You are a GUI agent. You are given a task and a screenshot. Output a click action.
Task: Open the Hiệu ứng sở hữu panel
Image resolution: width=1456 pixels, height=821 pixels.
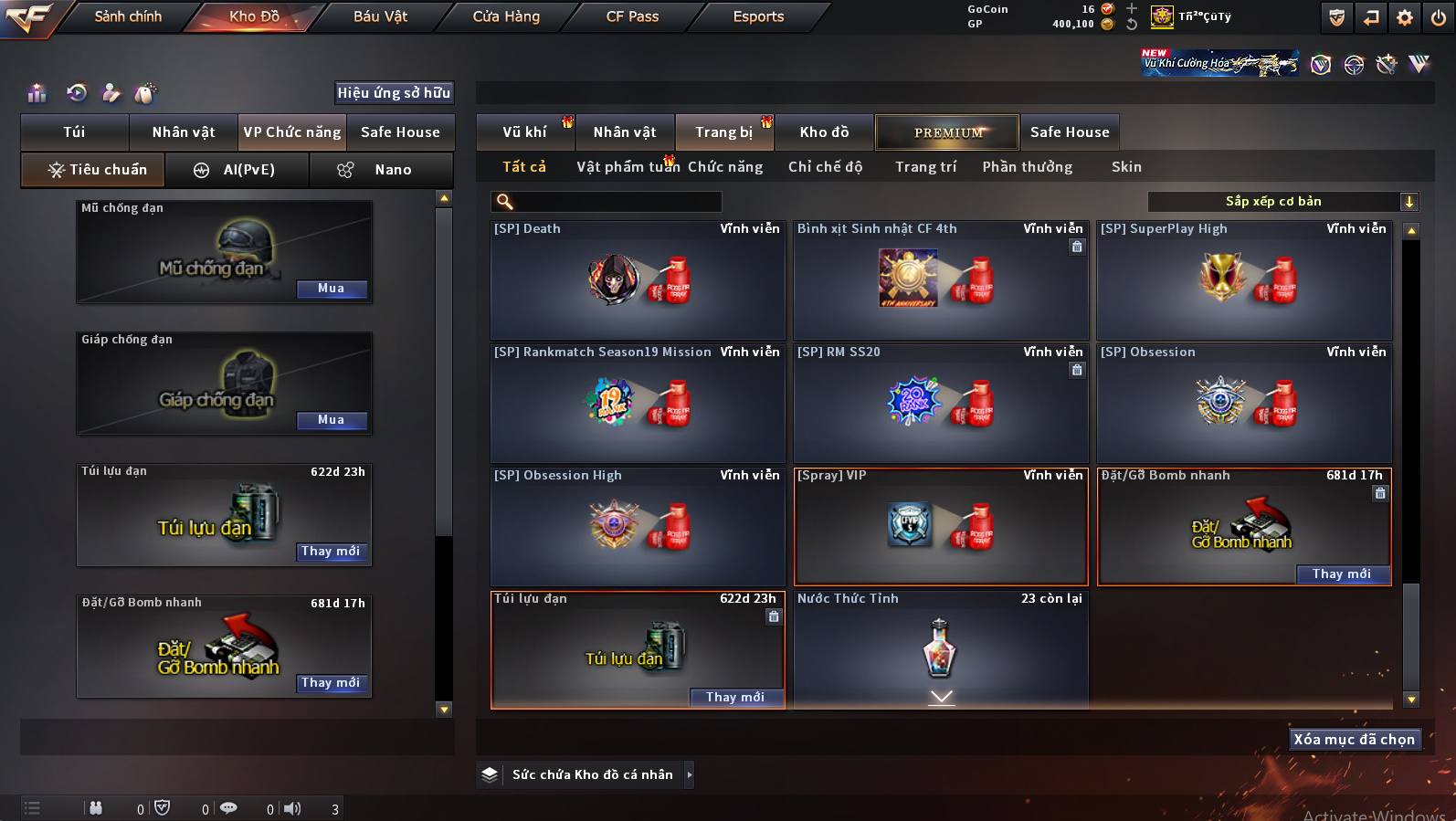pos(394,93)
